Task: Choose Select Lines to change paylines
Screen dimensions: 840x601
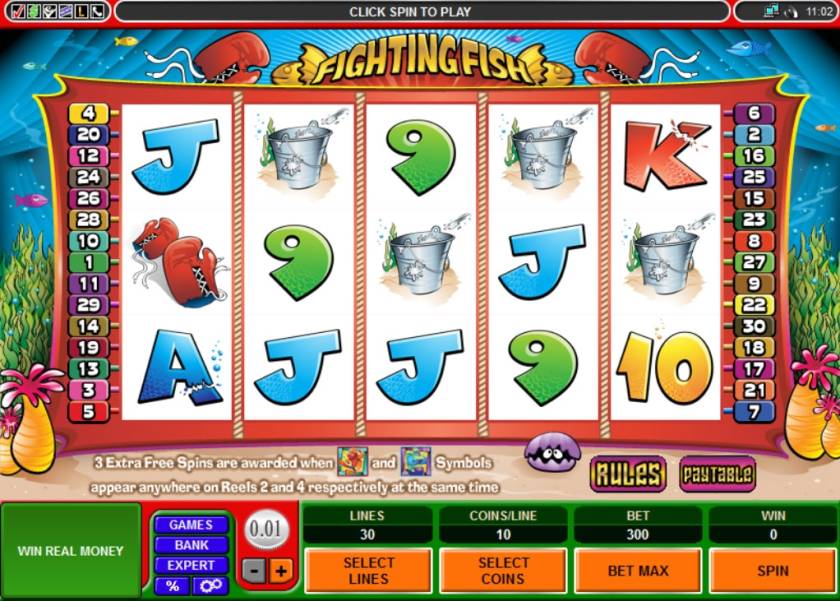Action: [x=368, y=570]
